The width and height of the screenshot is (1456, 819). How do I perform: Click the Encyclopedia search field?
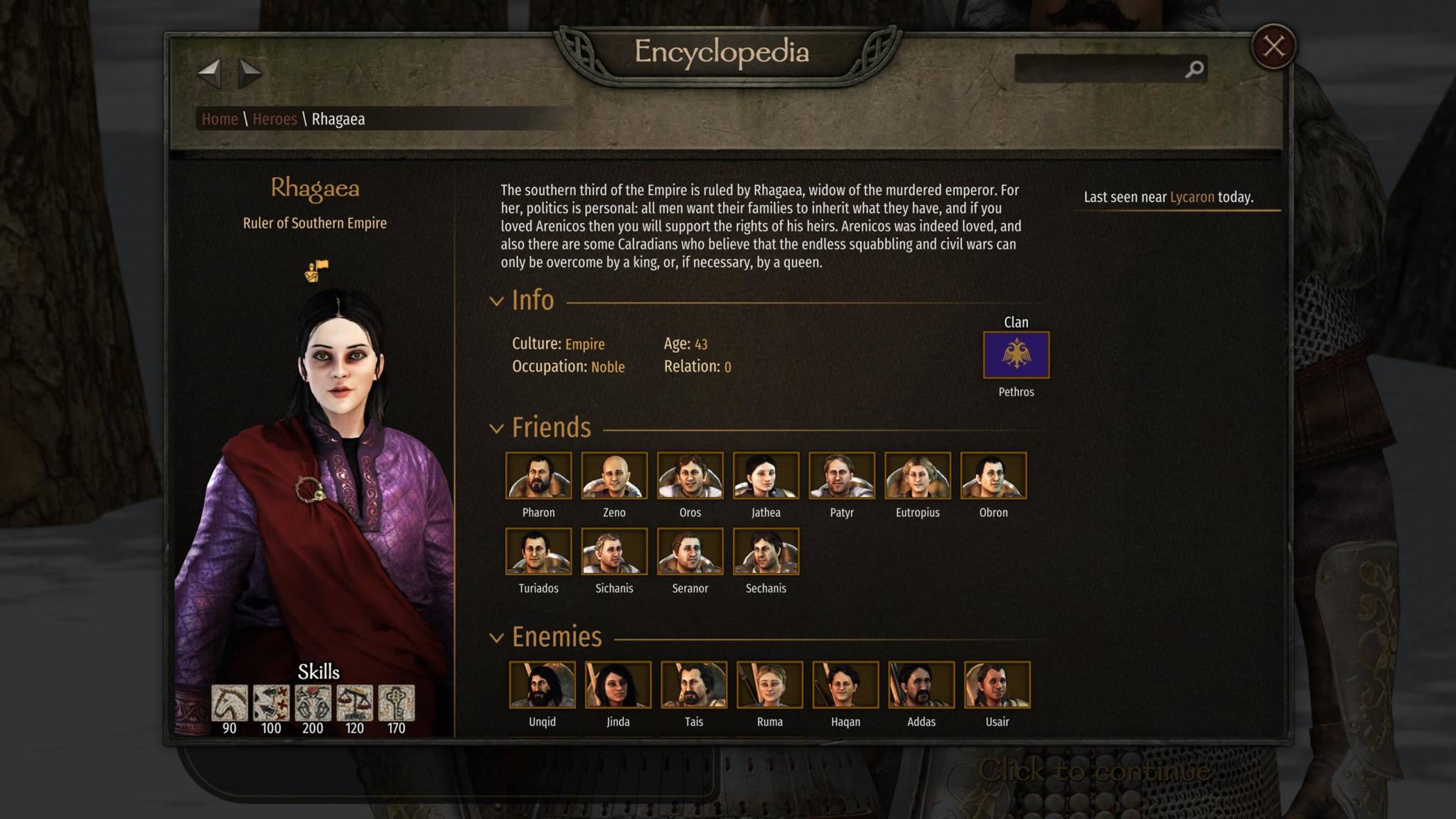pos(1100,69)
